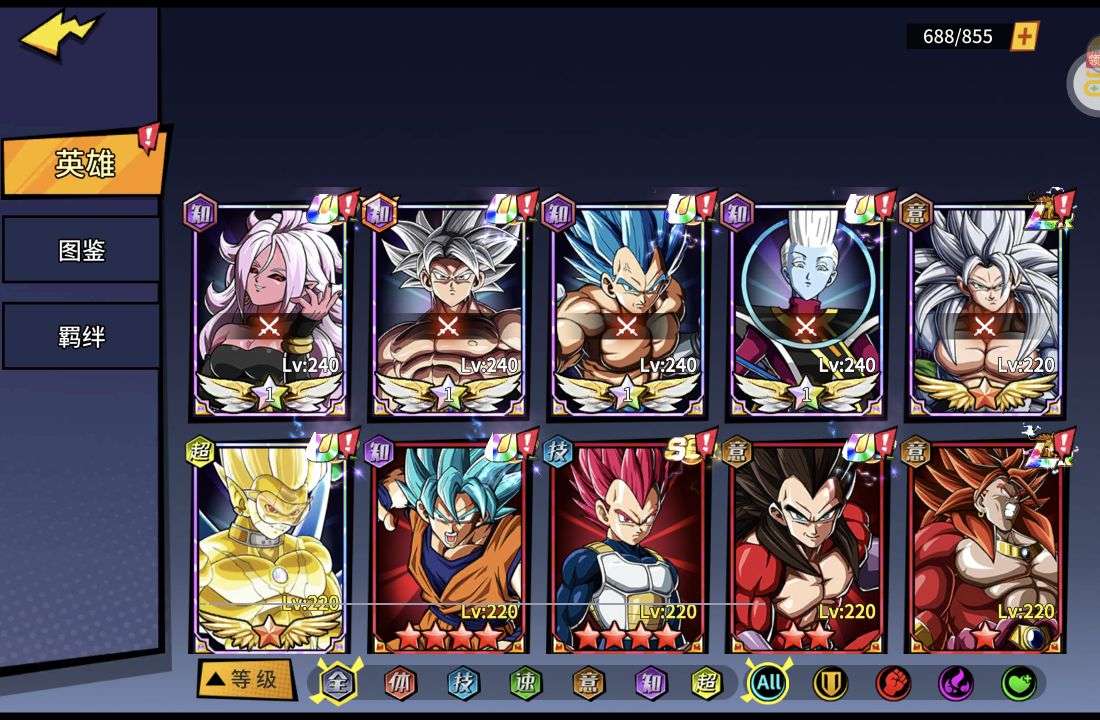Filter heroes by 体 type
The image size is (1100, 720).
(400, 683)
